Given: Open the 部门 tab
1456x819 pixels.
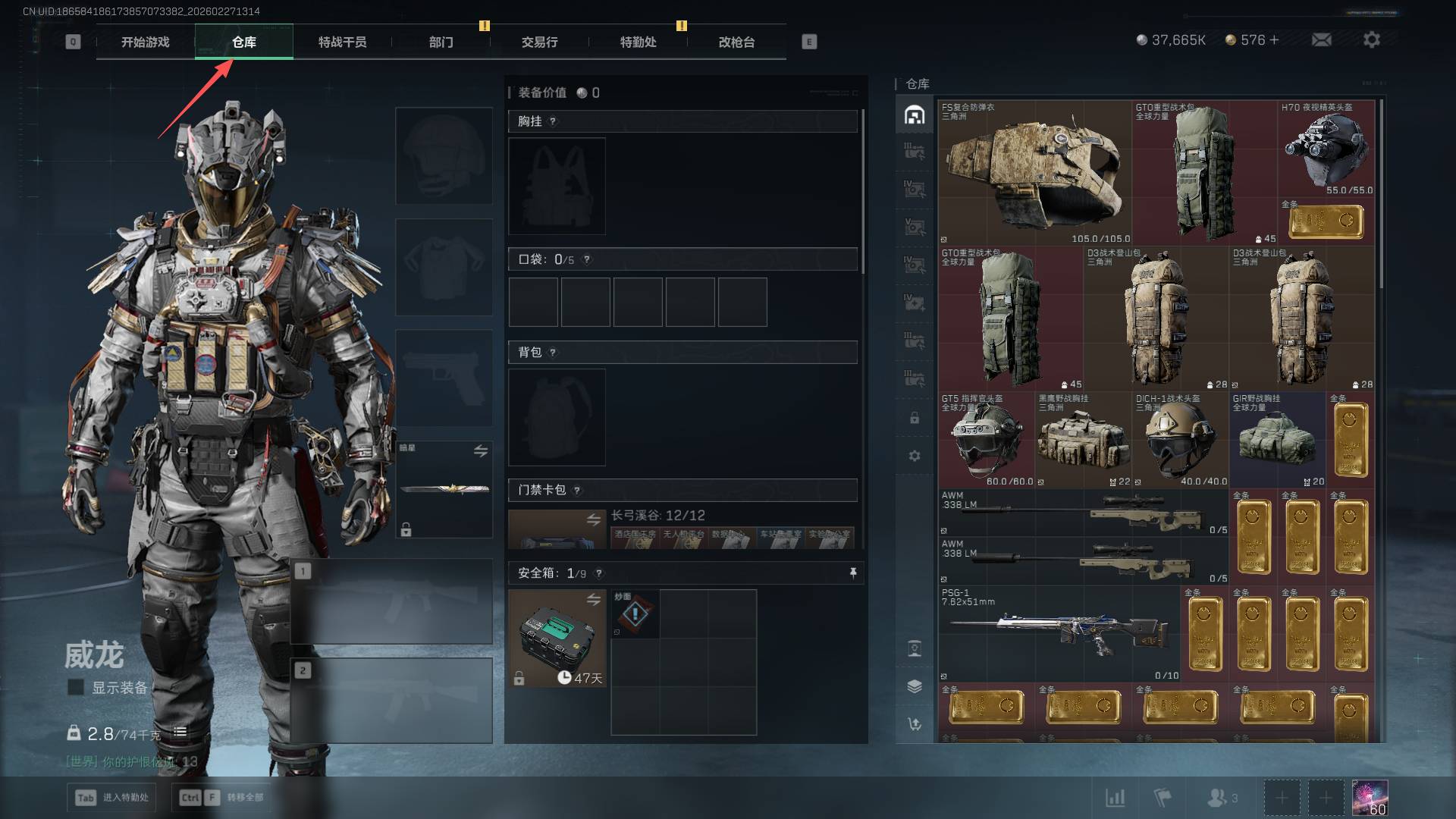Looking at the screenshot, I should [x=441, y=42].
